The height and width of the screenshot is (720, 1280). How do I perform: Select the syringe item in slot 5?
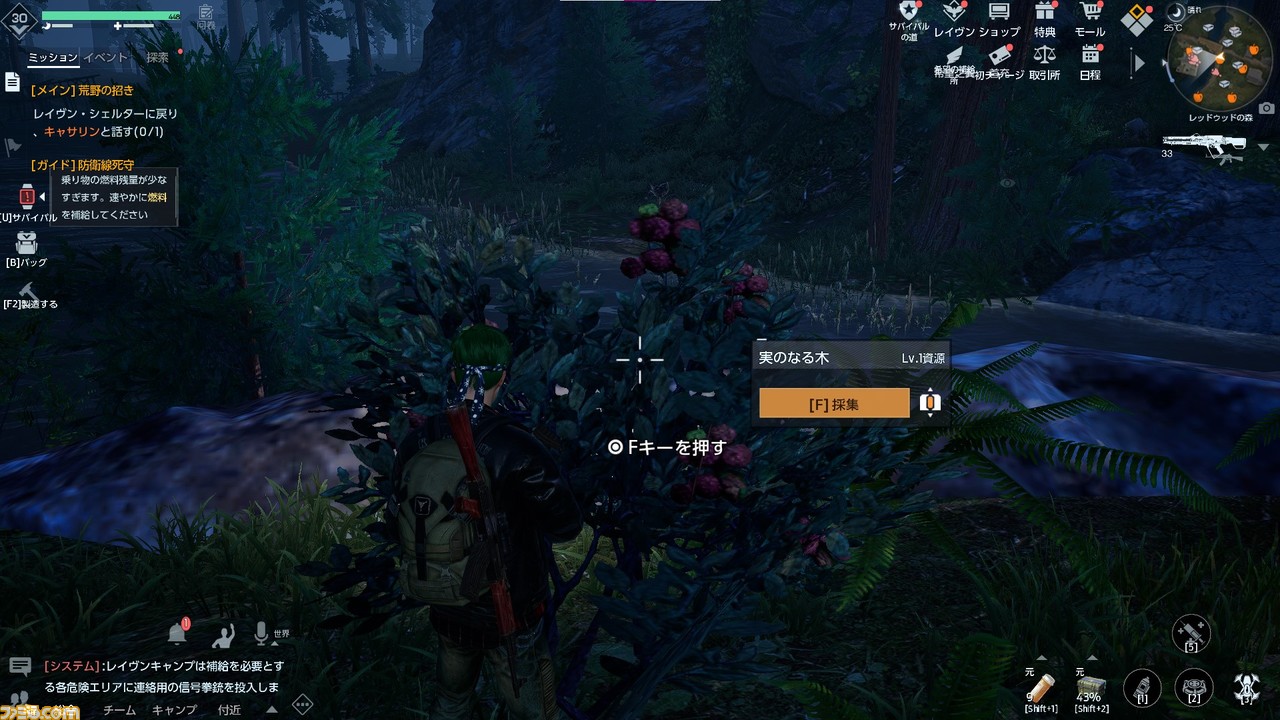pos(1192,632)
